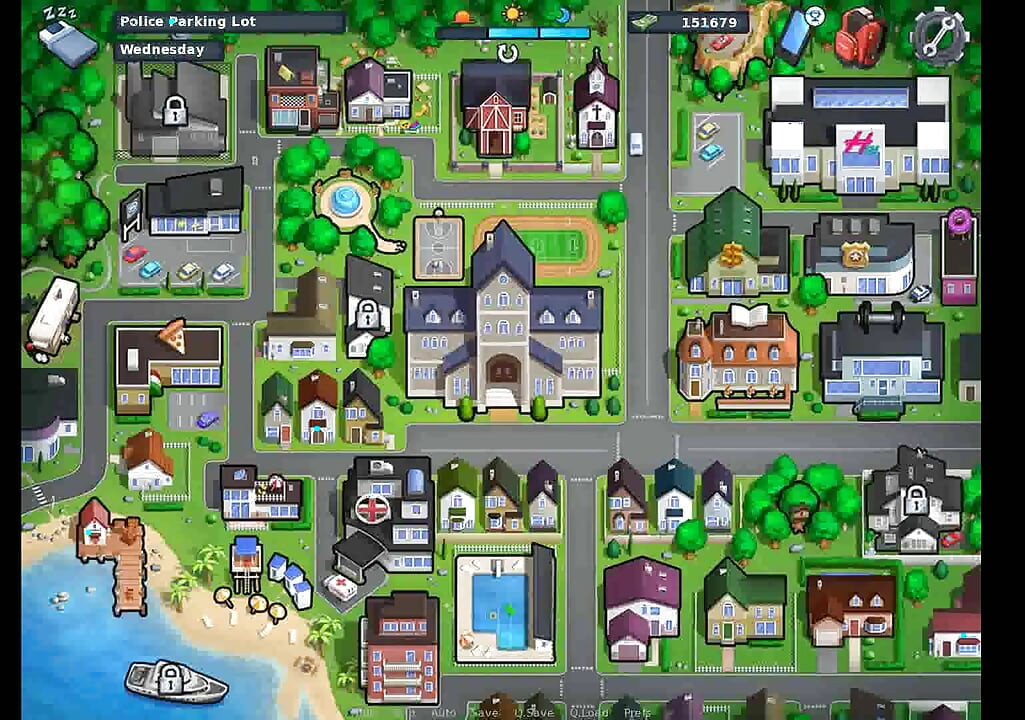The height and width of the screenshot is (720, 1025).
Task: Visit the pizzeria with the pizza slice sign
Action: point(168,362)
